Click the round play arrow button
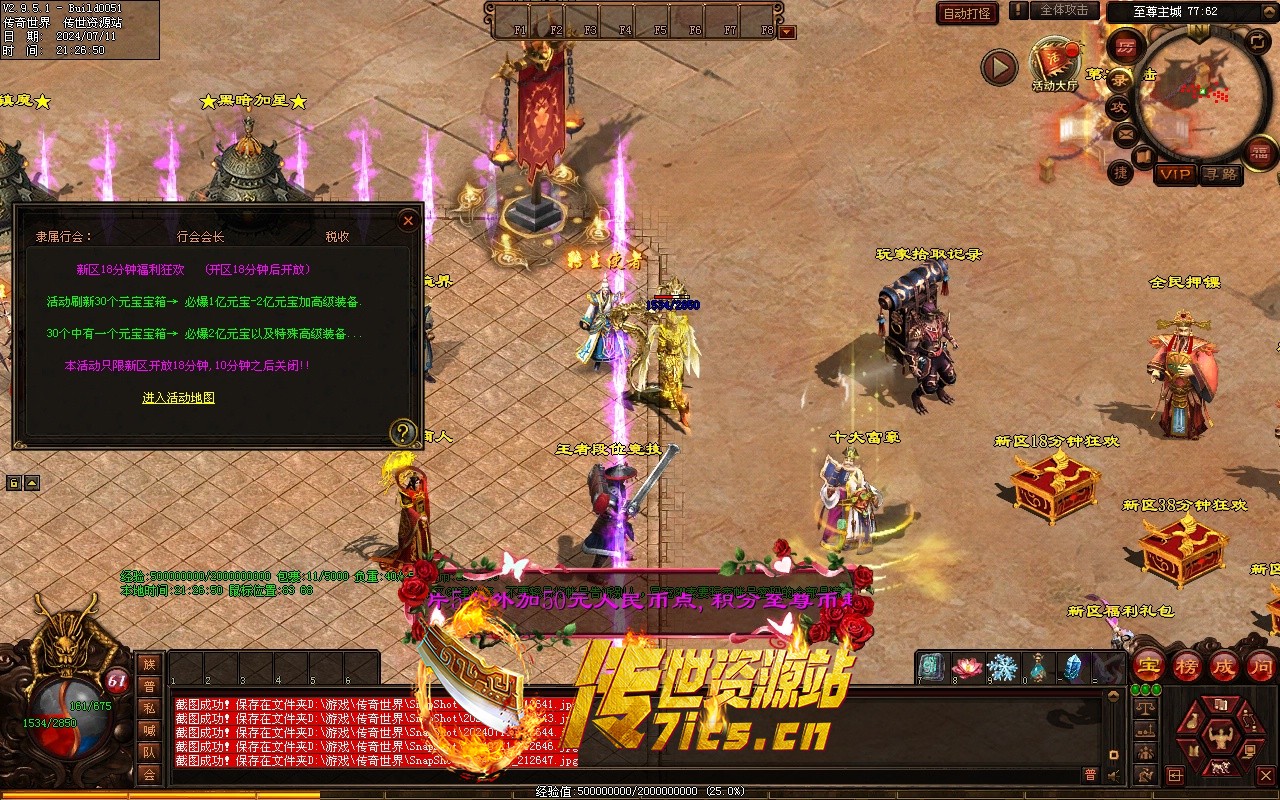 pos(998,68)
